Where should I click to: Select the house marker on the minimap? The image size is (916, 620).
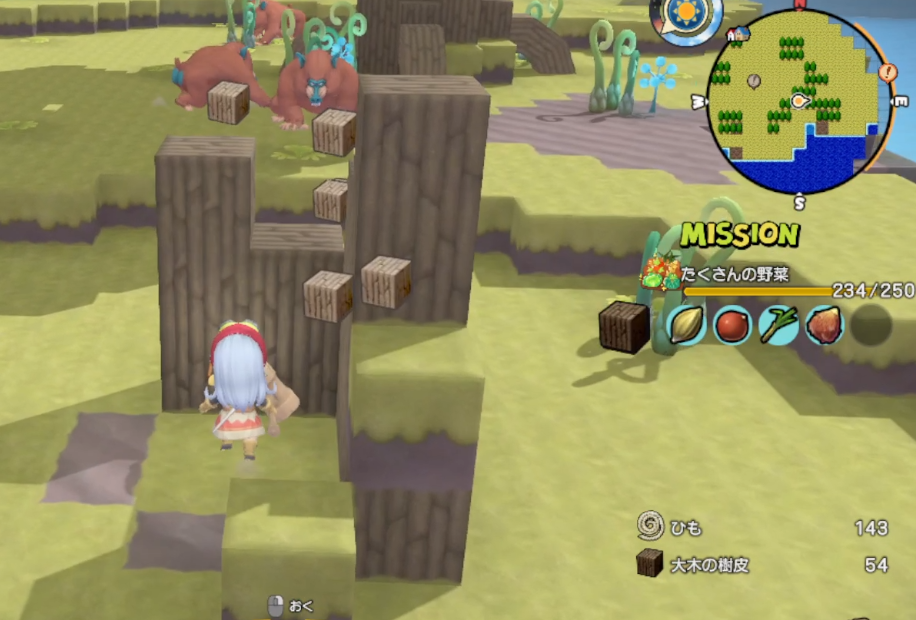tap(739, 35)
